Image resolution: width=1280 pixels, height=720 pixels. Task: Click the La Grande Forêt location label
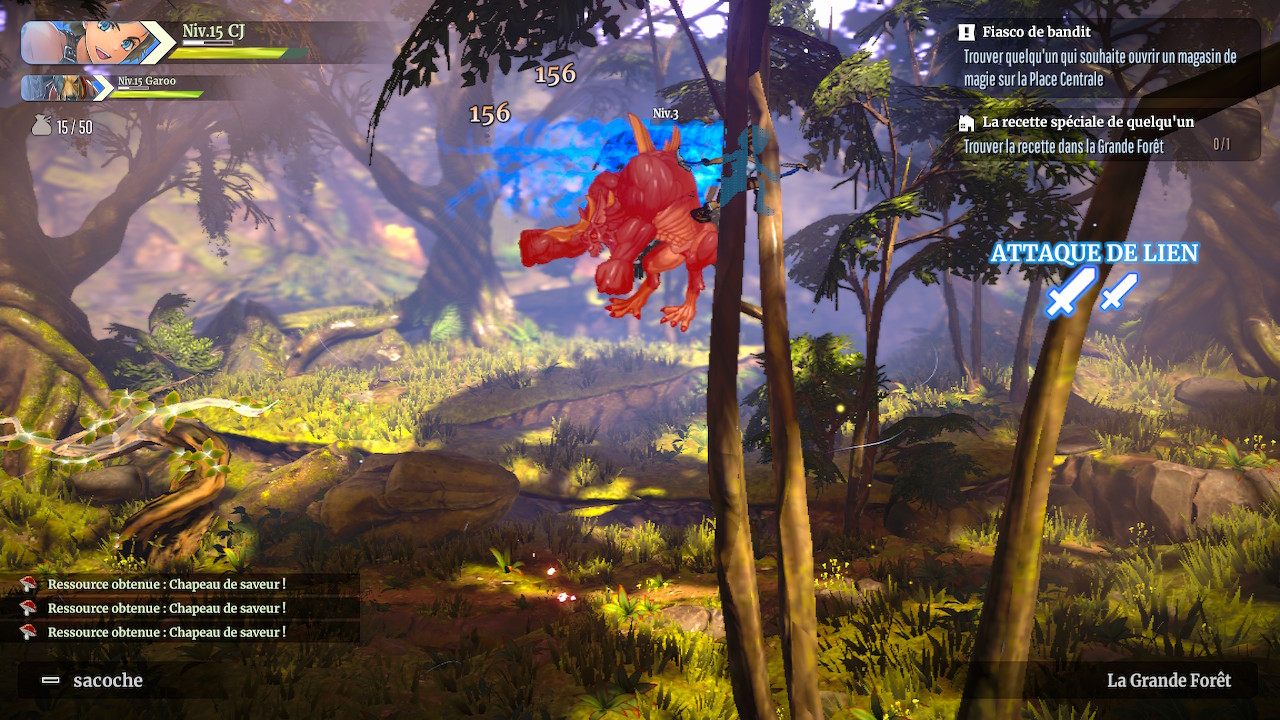[1168, 681]
